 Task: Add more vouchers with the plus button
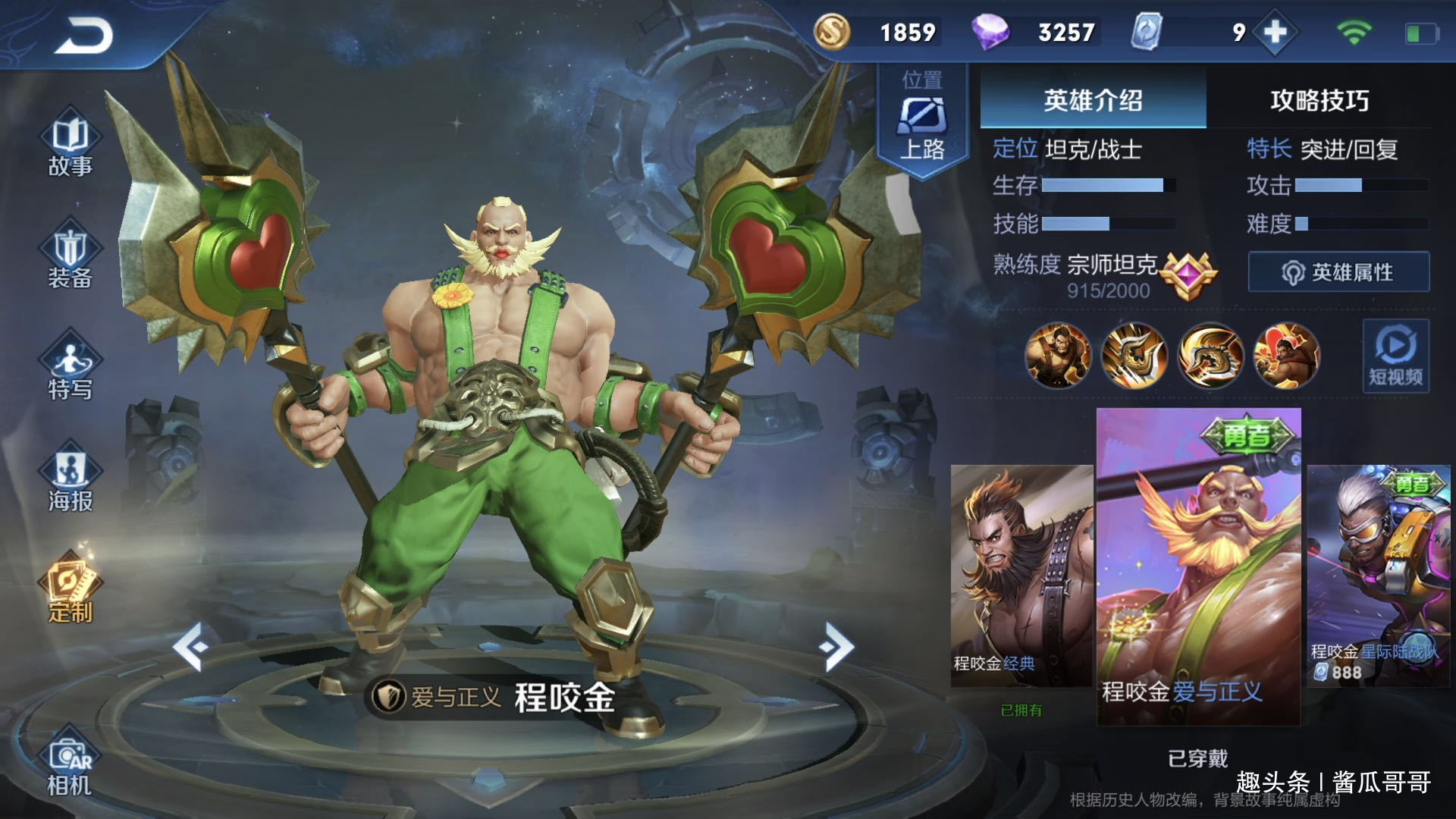pyautogui.click(x=1276, y=33)
